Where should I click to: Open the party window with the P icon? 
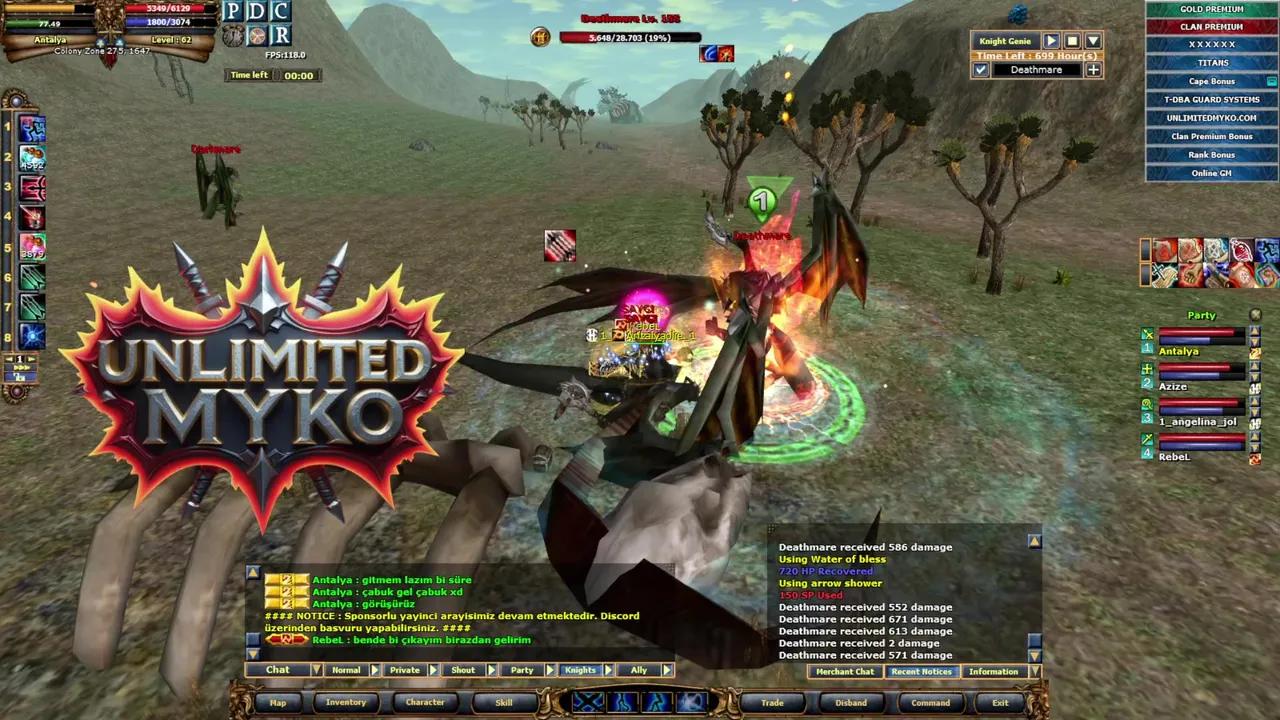234,11
